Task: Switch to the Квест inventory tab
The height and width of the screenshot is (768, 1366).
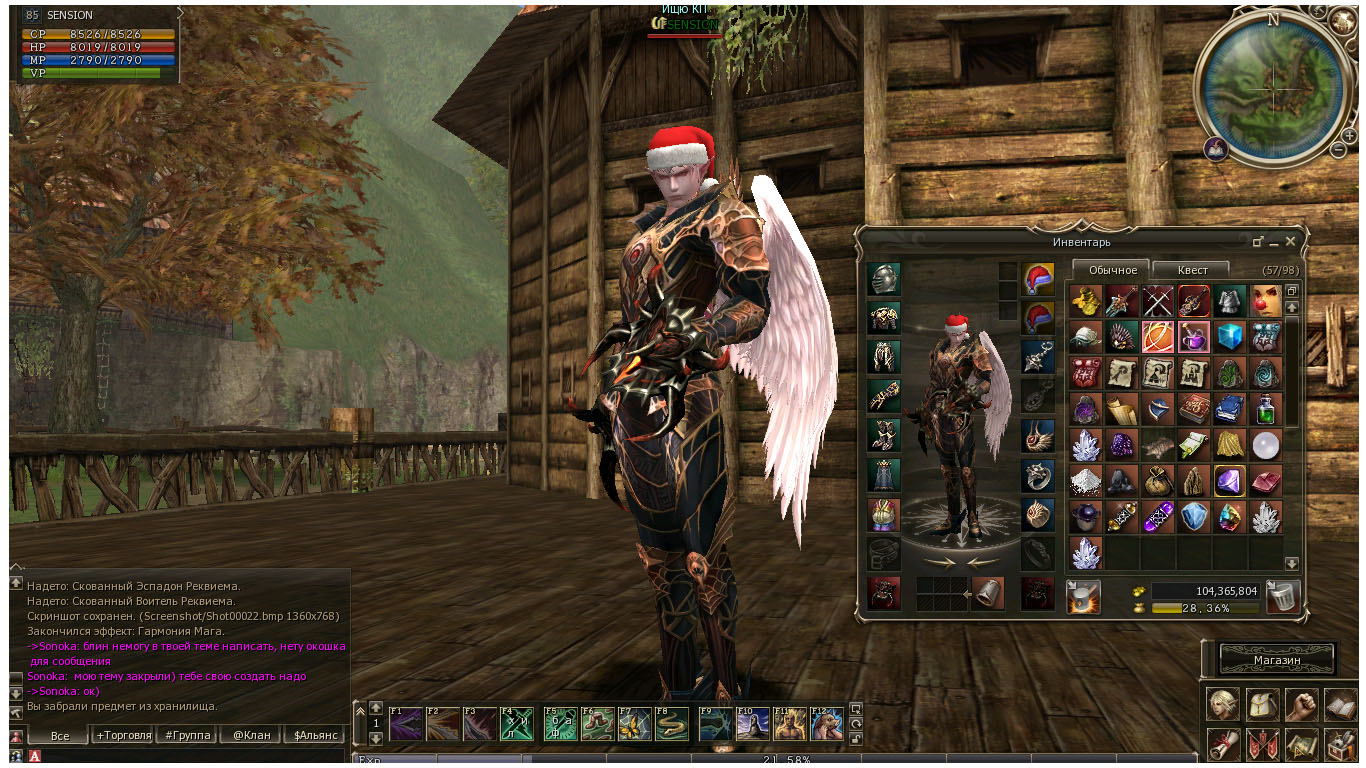Action: 1192,270
